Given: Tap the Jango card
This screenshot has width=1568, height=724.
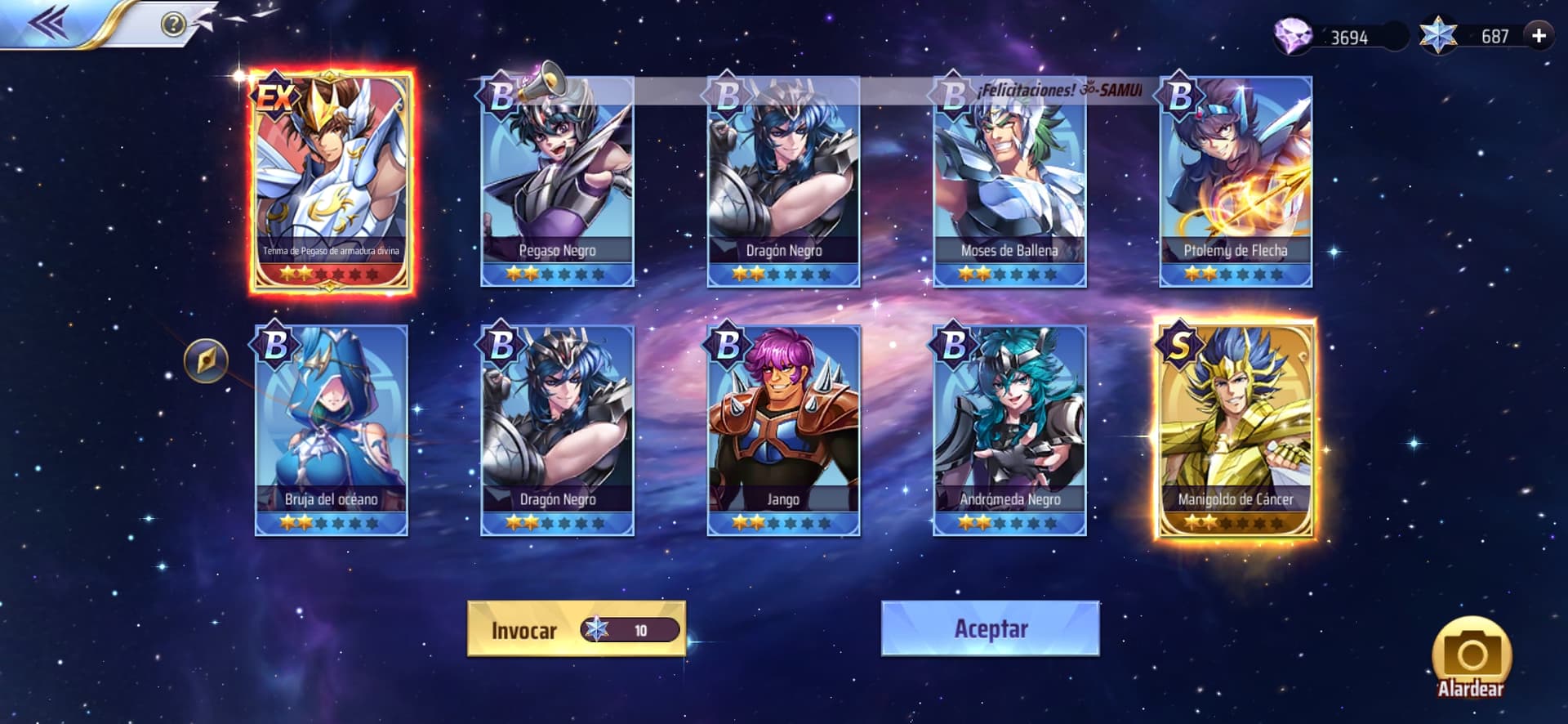Looking at the screenshot, I should [x=783, y=431].
